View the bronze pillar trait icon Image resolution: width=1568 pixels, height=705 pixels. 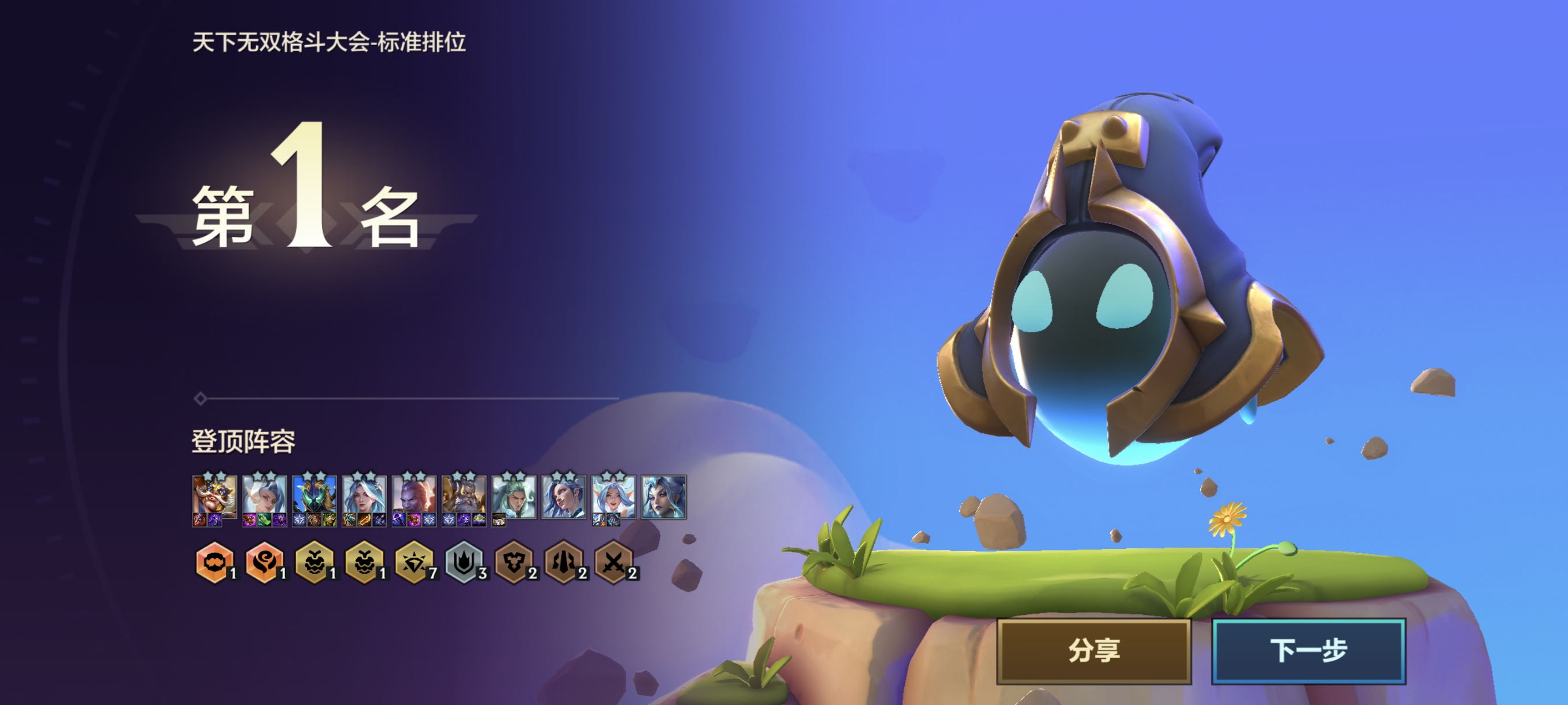[x=564, y=563]
